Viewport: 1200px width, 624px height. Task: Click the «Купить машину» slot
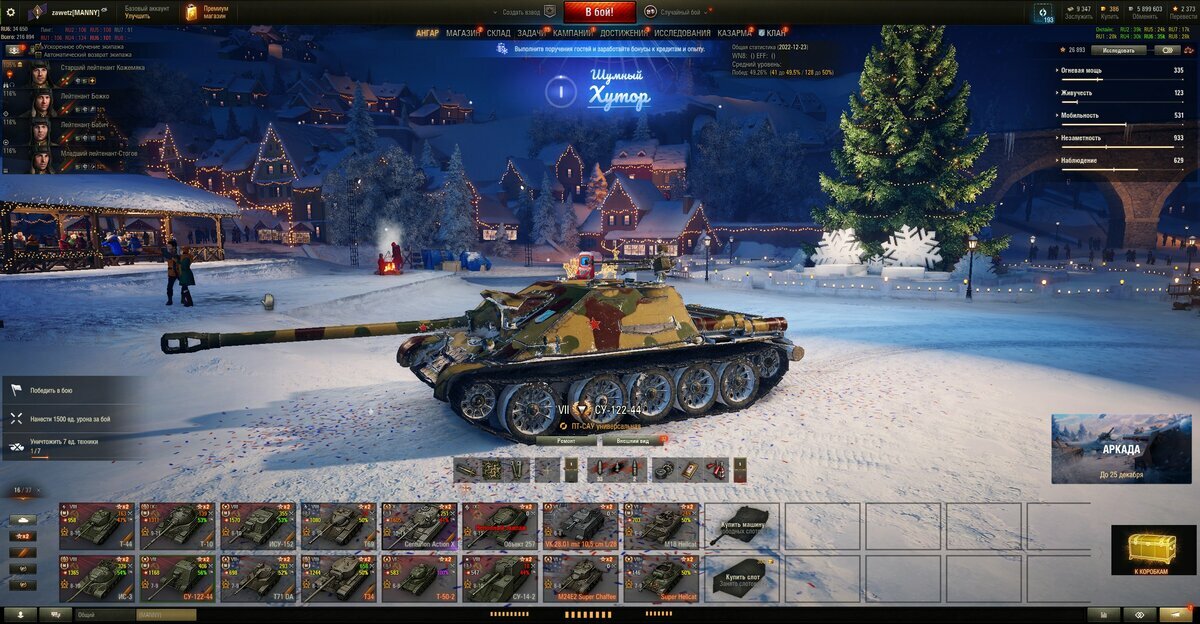[742, 525]
